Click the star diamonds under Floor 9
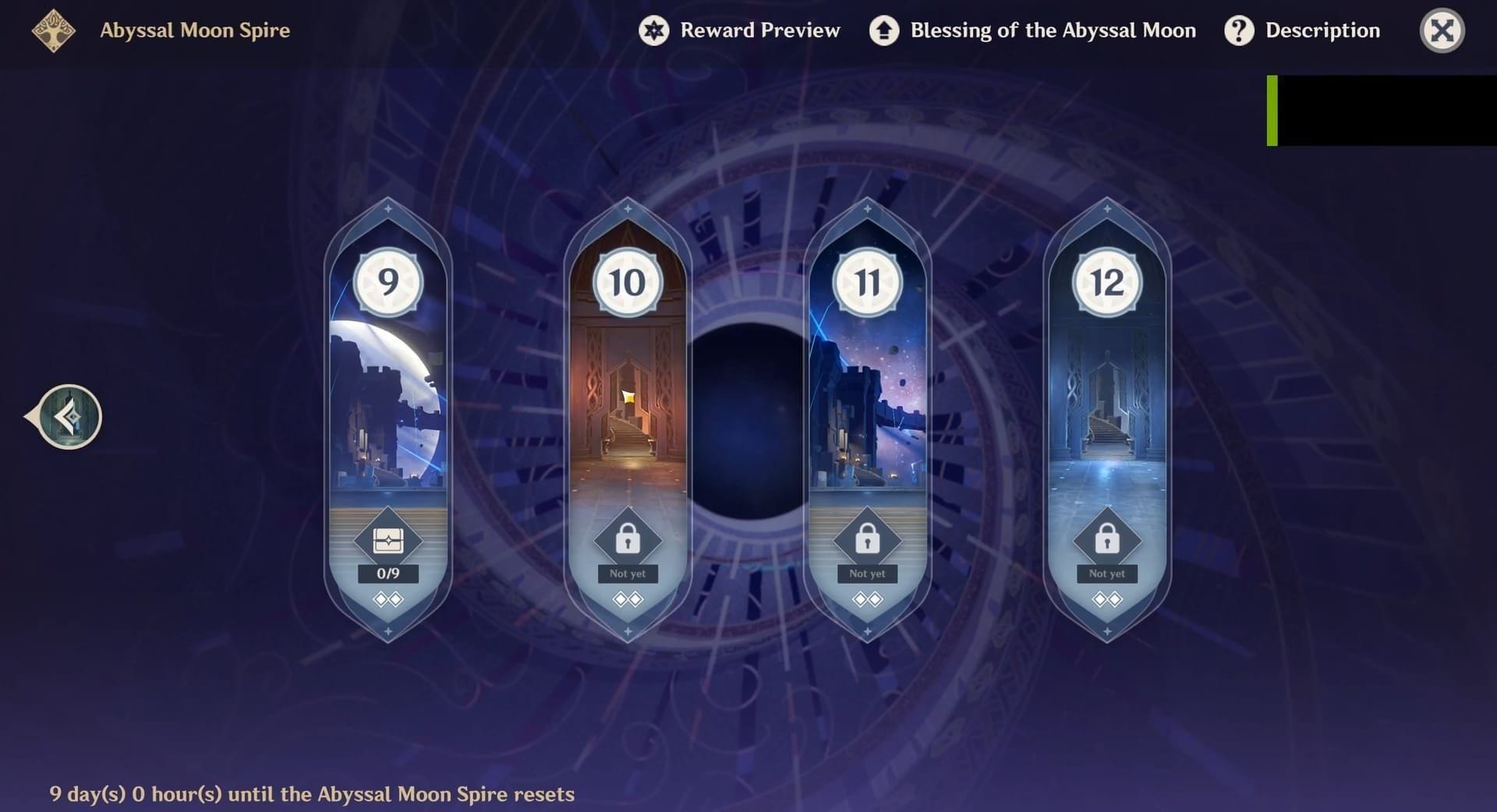 coord(389,598)
